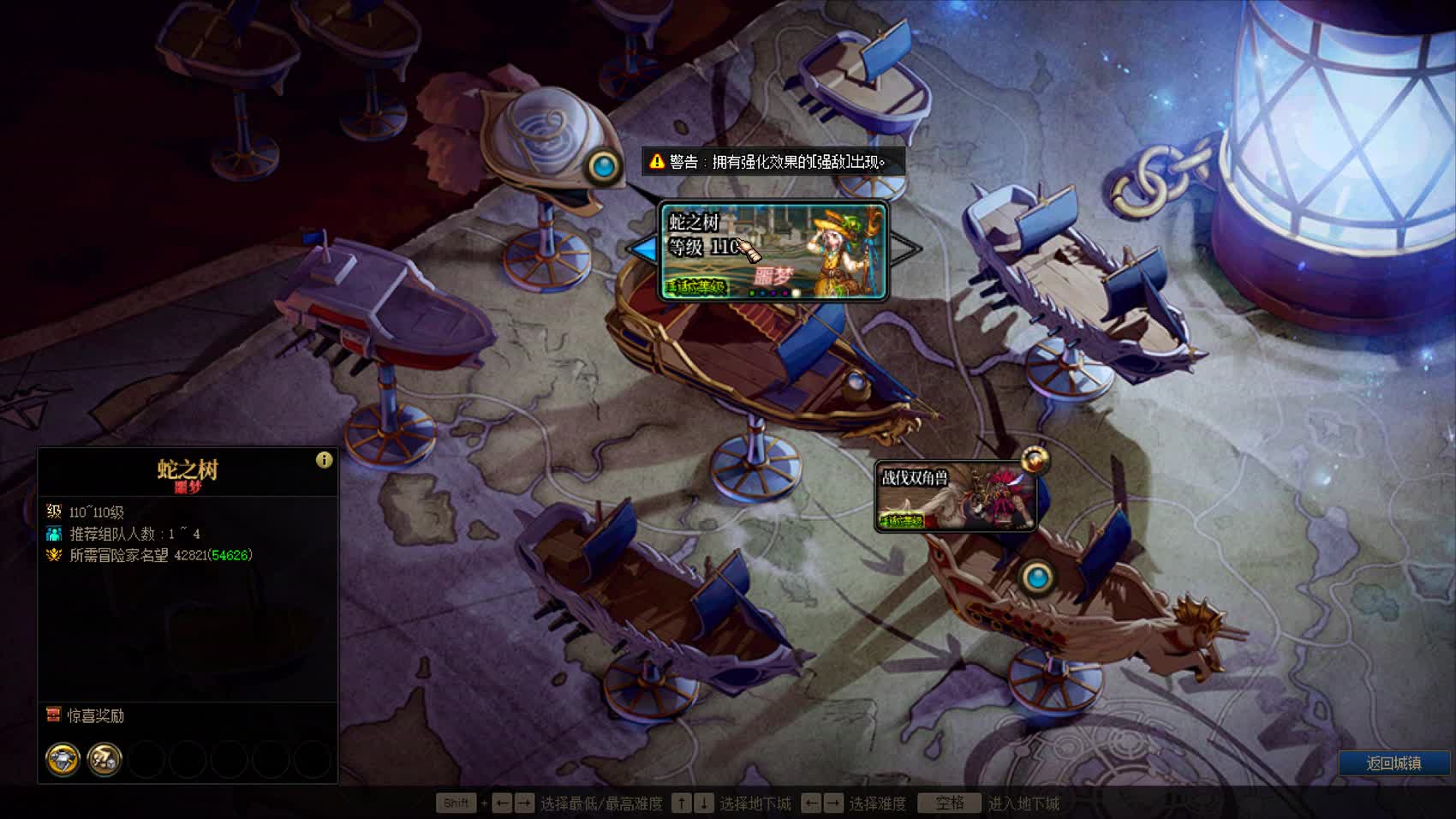The height and width of the screenshot is (819, 1456).
Task: Click the 返回城镇 return to town button
Action: pyautogui.click(x=1393, y=763)
